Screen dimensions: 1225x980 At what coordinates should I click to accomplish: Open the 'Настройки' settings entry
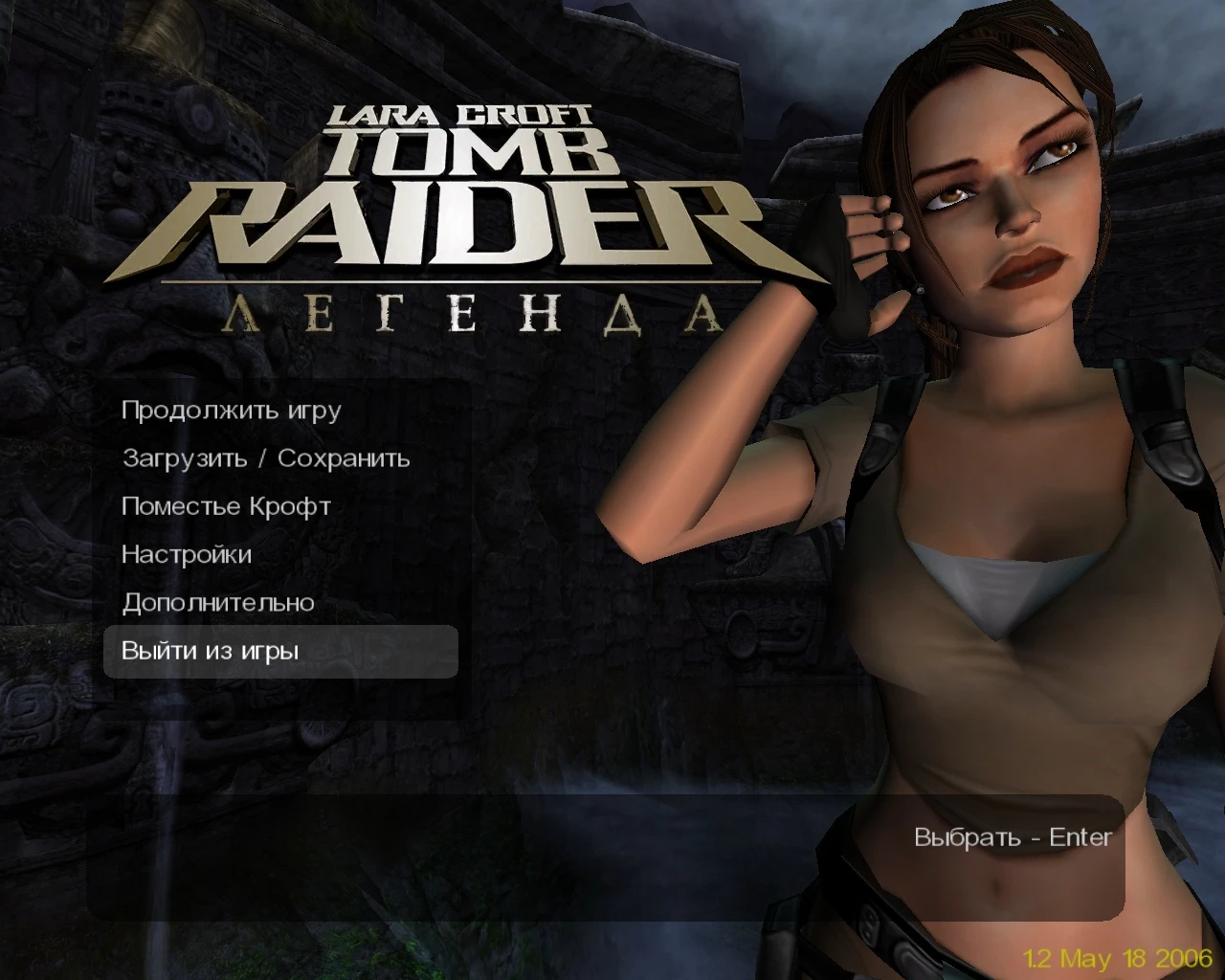187,555
